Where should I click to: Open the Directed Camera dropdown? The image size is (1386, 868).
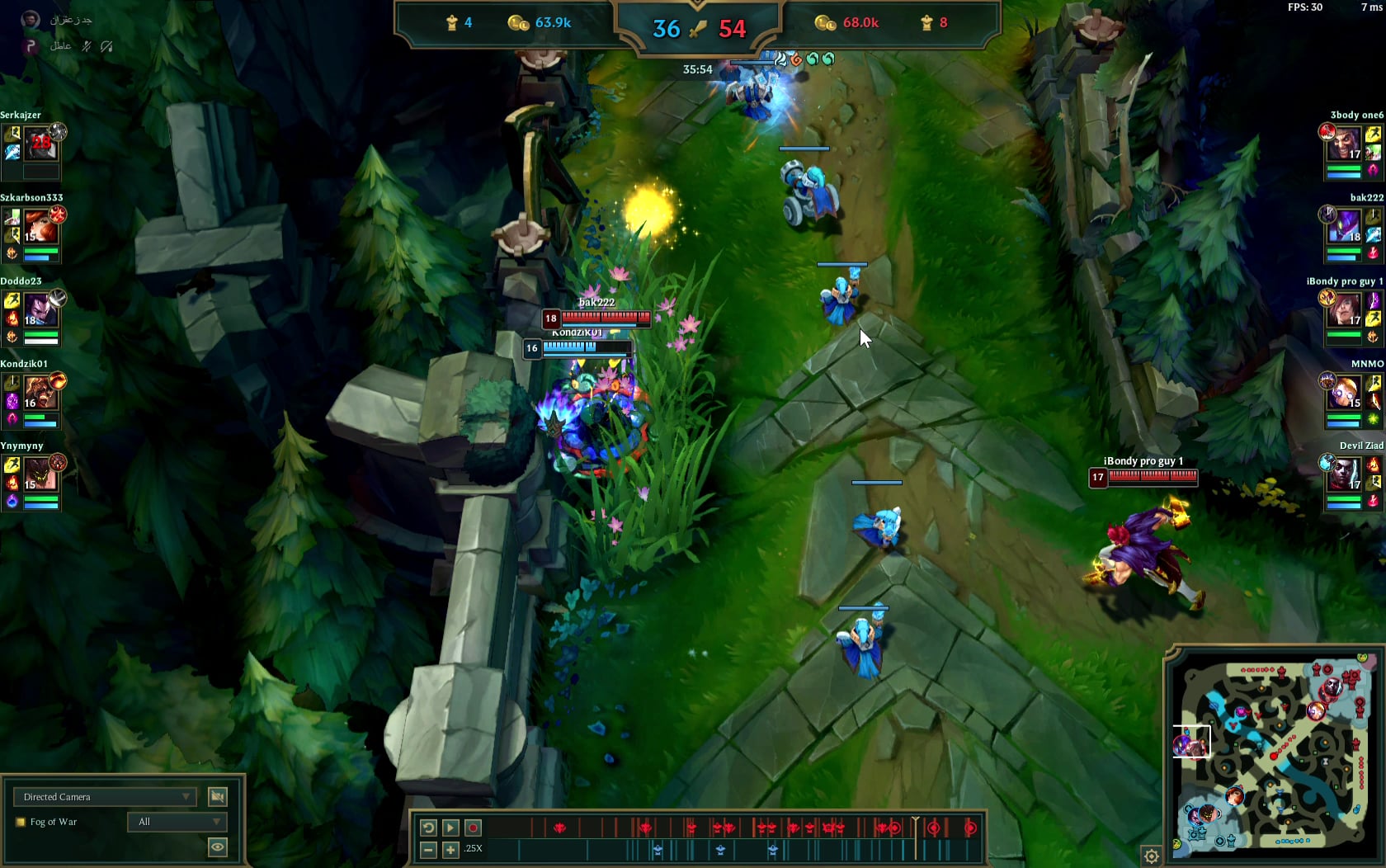(106, 796)
